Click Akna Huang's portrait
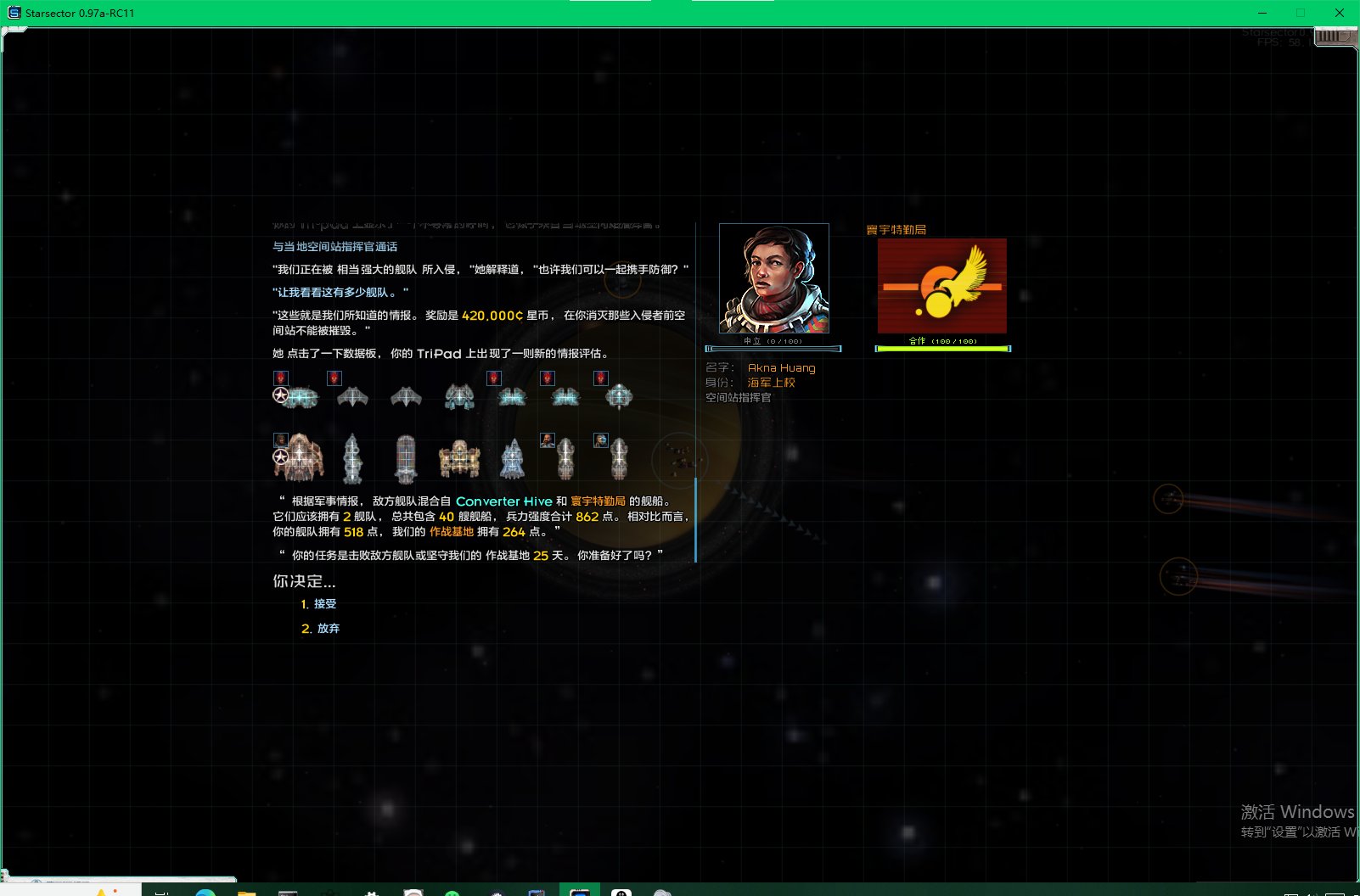This screenshot has height=896, width=1360. click(x=773, y=278)
